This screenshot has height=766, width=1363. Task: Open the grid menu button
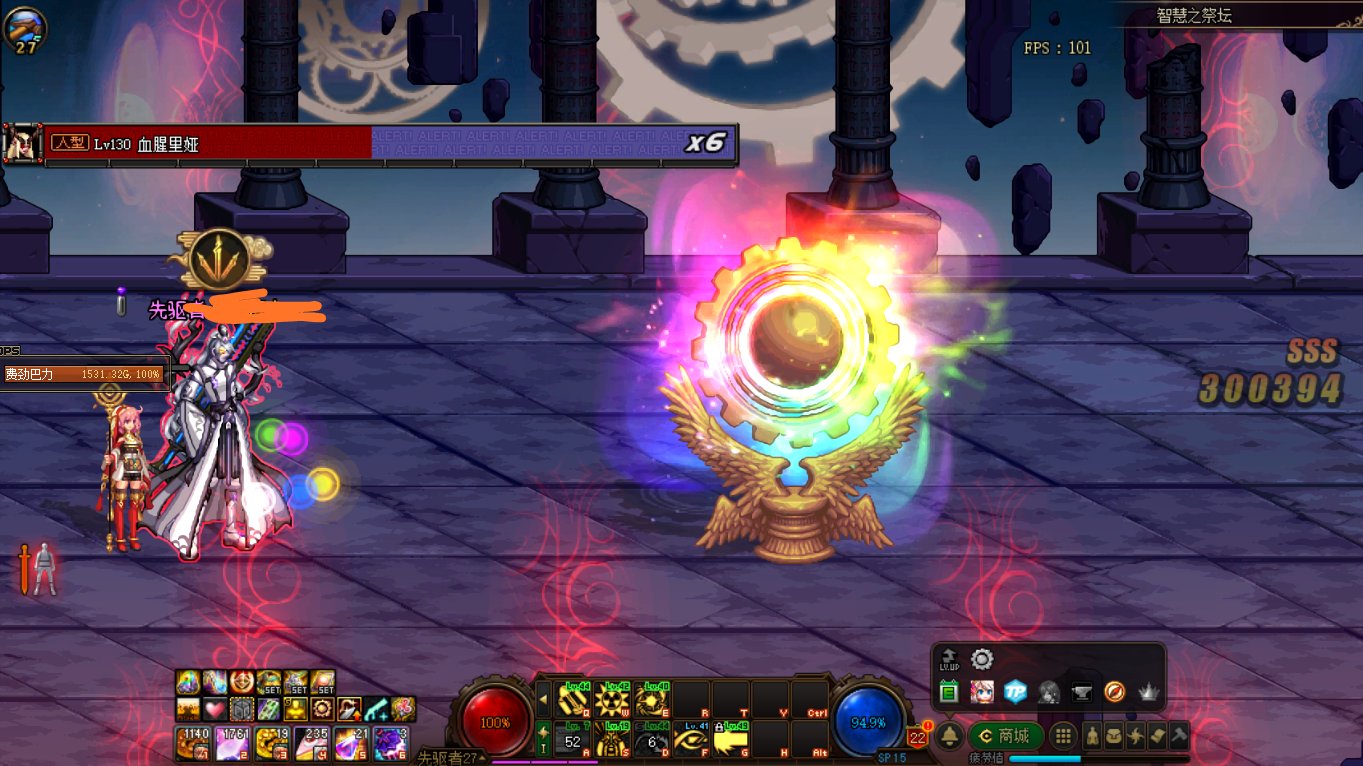tap(1064, 737)
